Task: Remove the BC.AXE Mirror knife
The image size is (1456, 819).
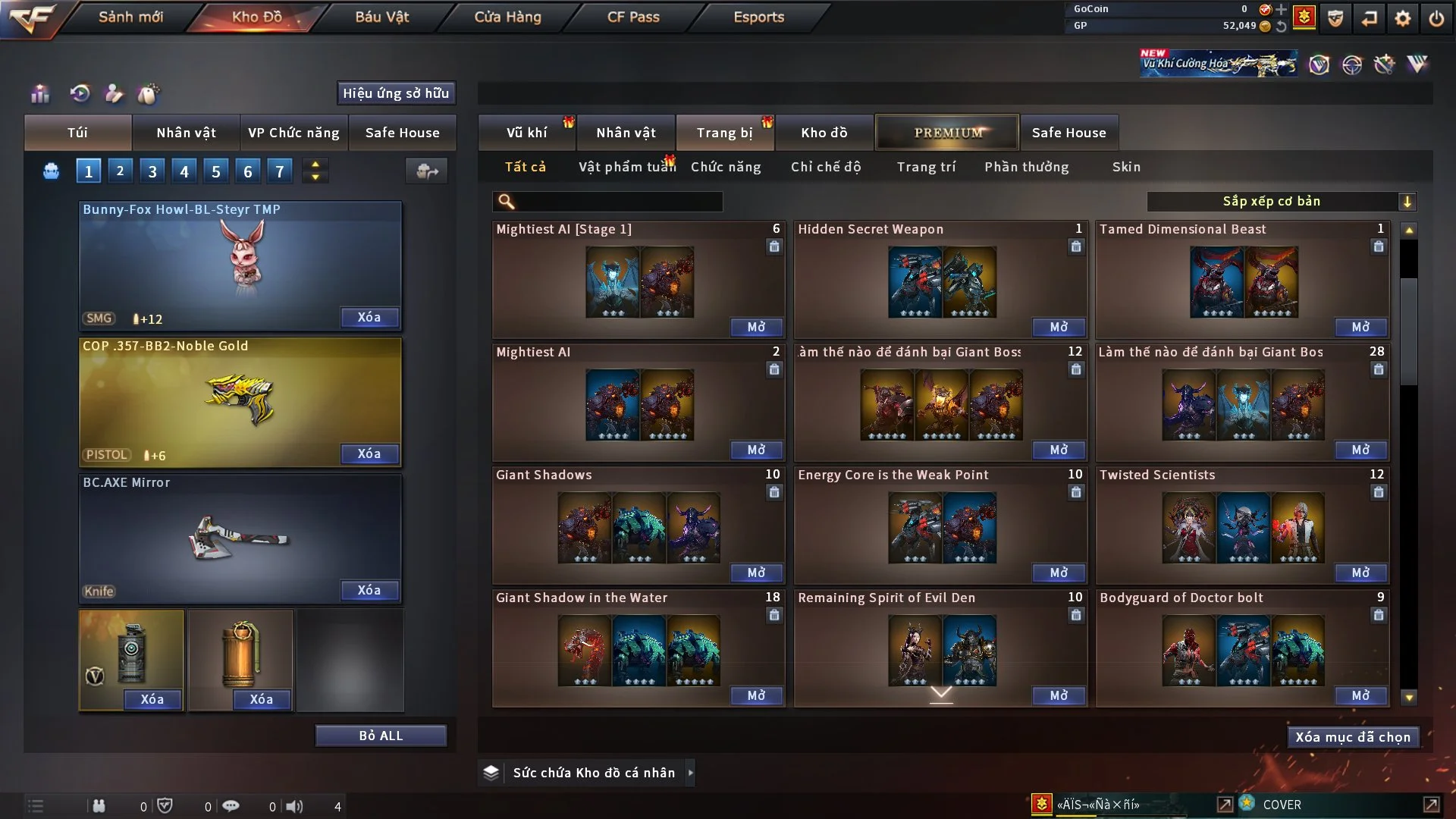Action: pos(369,590)
